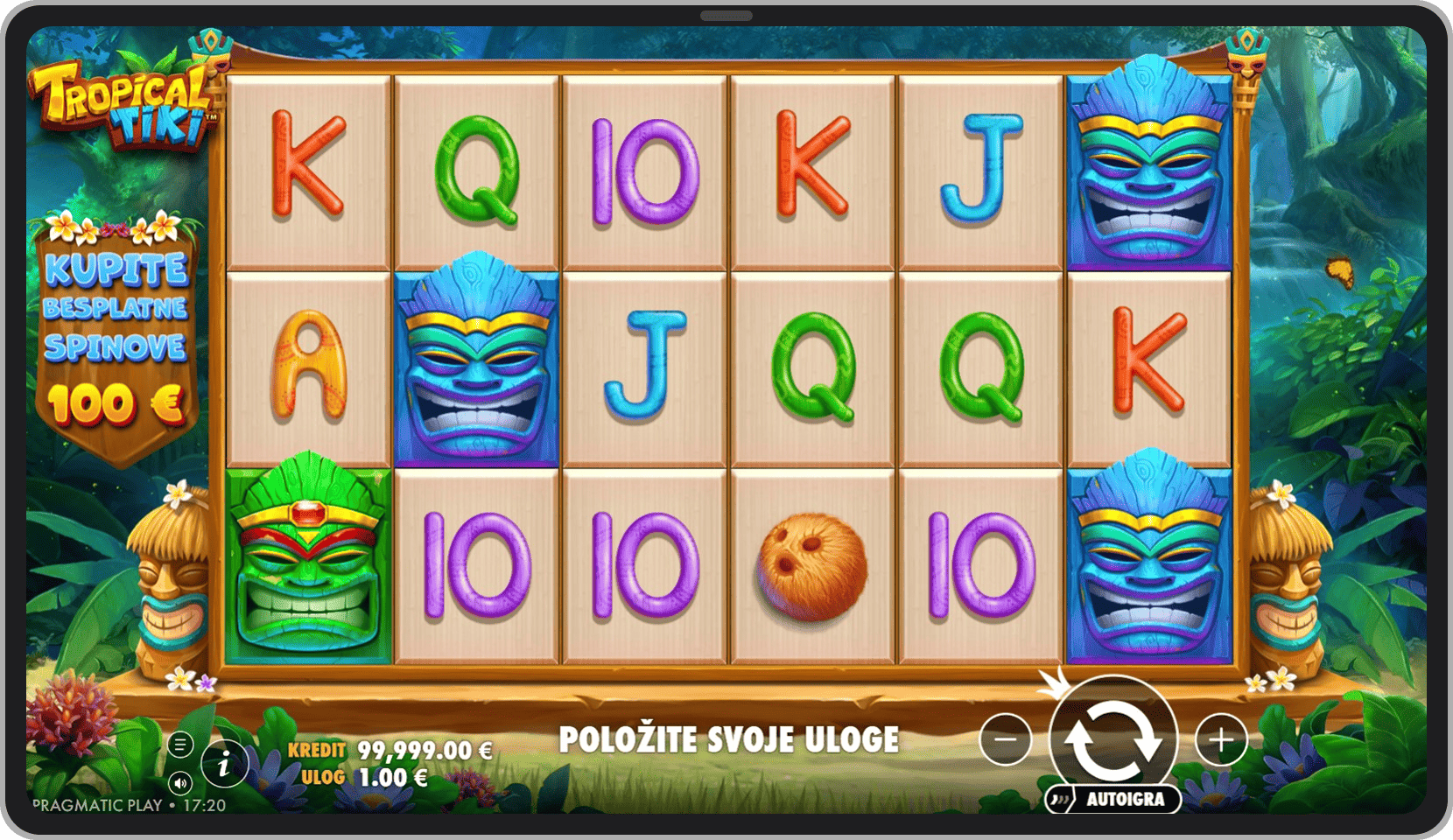
Task: Toggle the sound speaker icon
Action: pyautogui.click(x=180, y=782)
